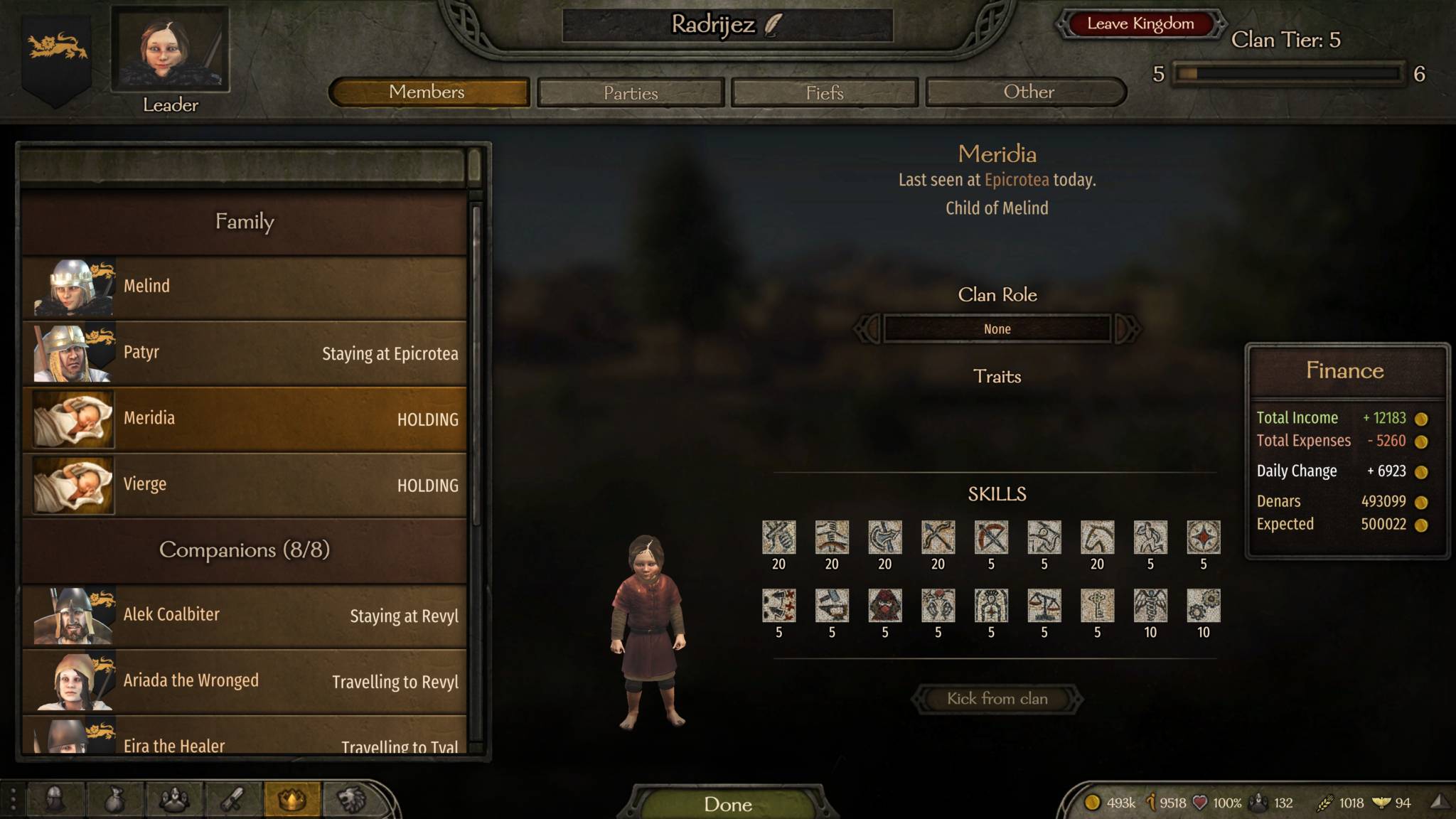The width and height of the screenshot is (1456, 819).
Task: Select Ariada the Wronged row
Action: point(245,681)
